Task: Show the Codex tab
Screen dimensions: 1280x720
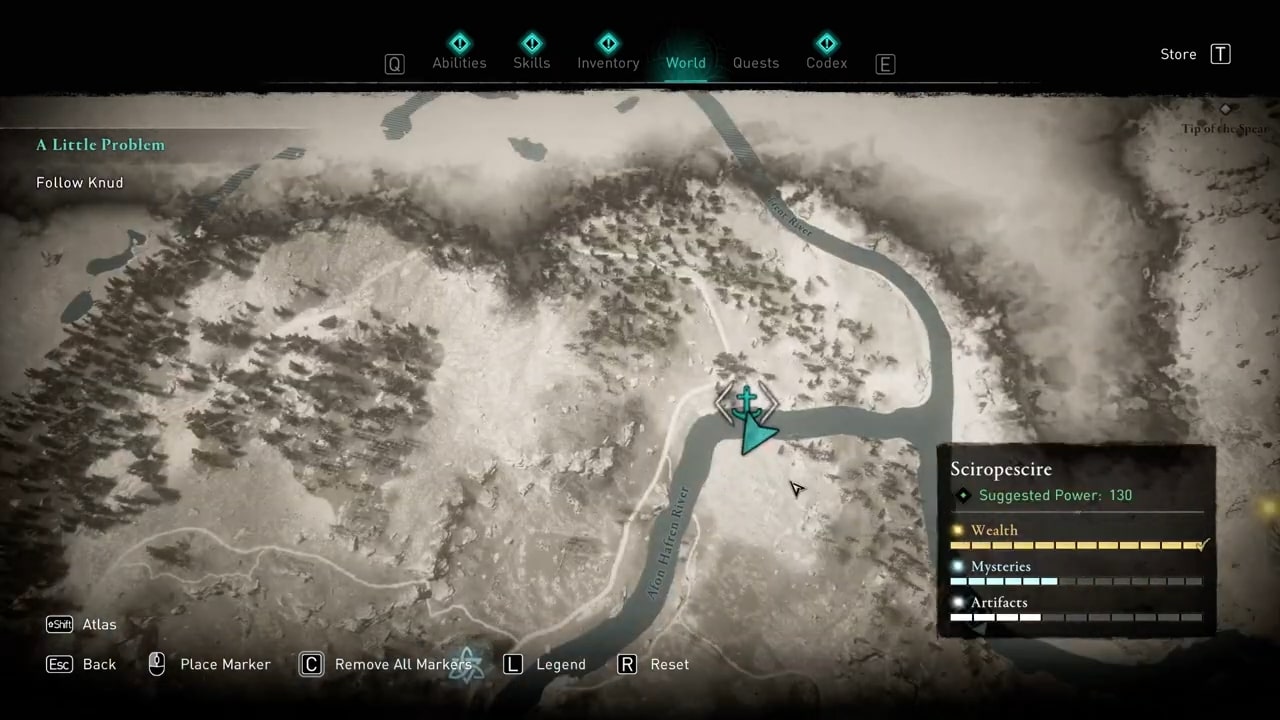Action: click(826, 62)
